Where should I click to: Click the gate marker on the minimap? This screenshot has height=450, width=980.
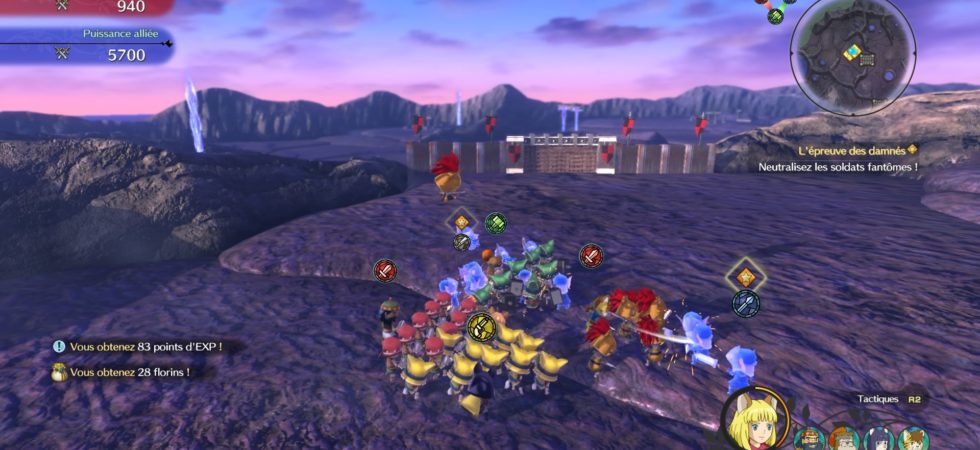[x=866, y=60]
